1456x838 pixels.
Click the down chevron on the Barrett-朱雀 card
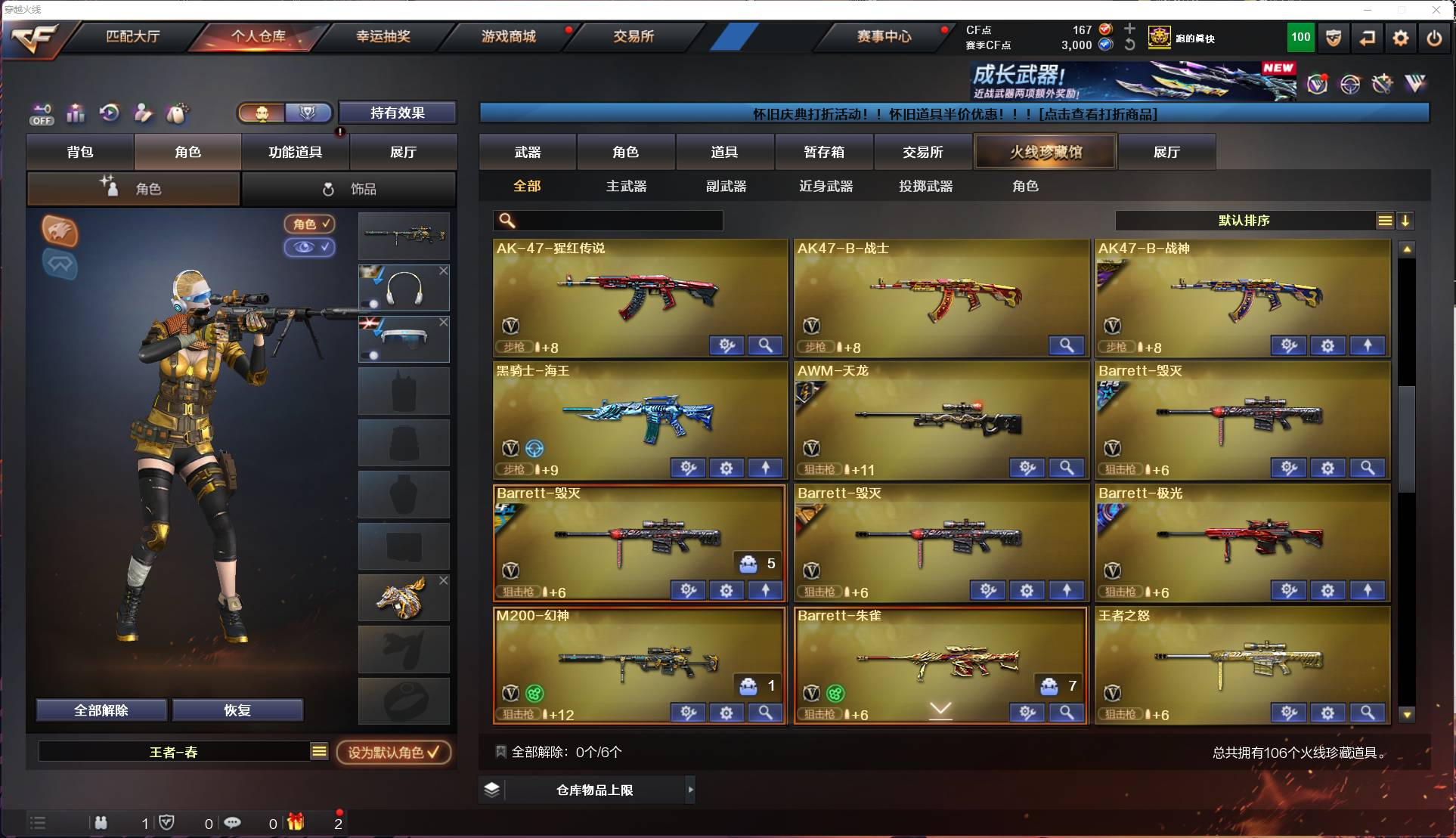tap(940, 711)
